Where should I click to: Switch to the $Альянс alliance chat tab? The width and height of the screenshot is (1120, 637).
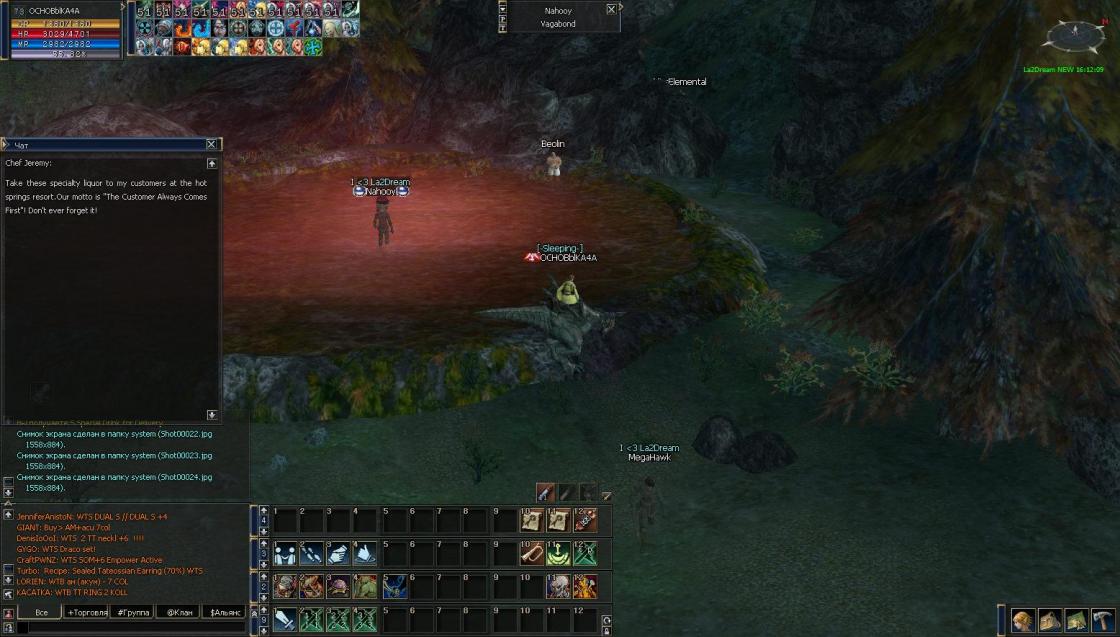(225, 612)
